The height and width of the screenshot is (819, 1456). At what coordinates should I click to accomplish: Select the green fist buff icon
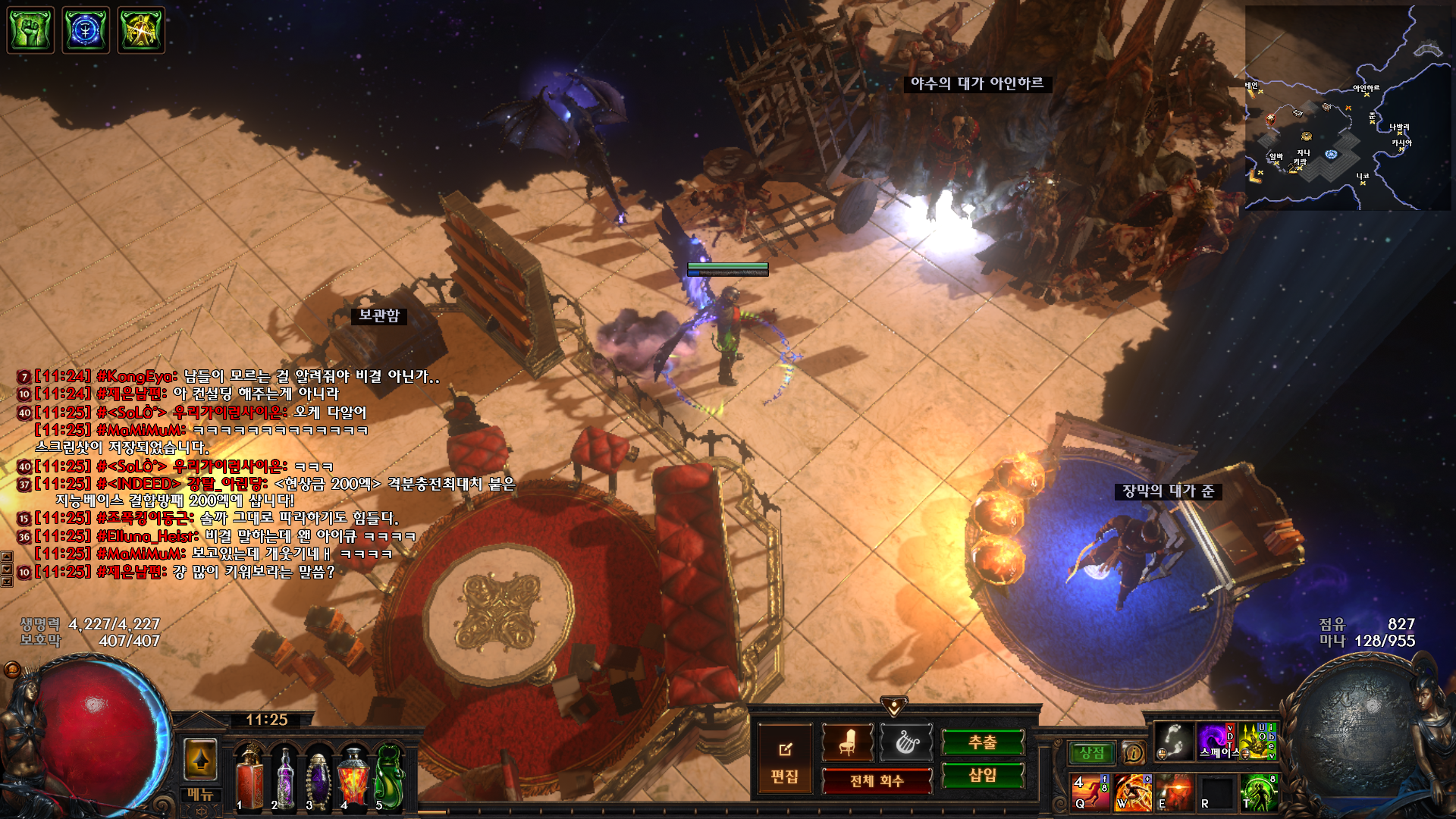pyautogui.click(x=30, y=30)
